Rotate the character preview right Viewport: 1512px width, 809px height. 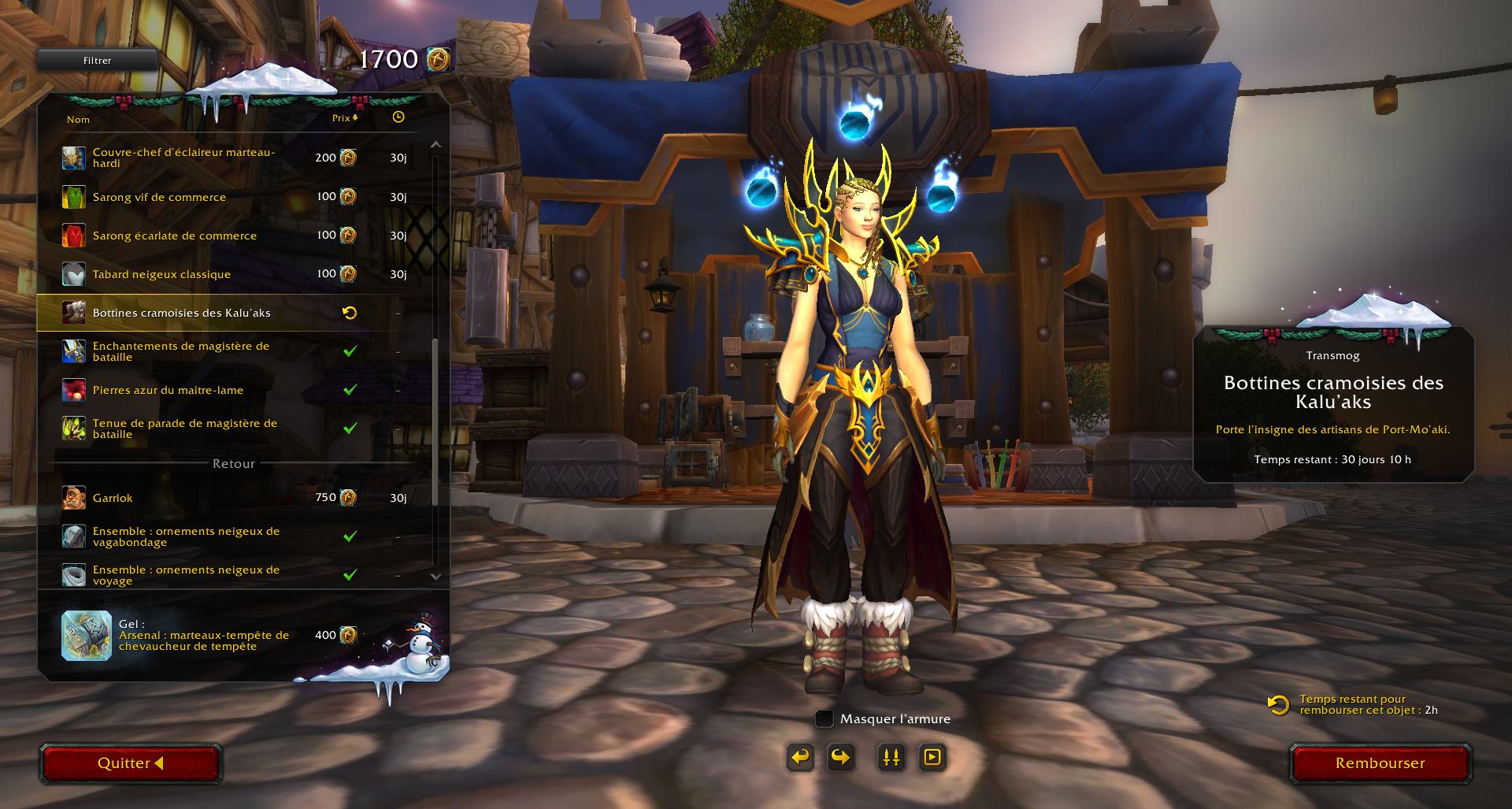pos(841,758)
